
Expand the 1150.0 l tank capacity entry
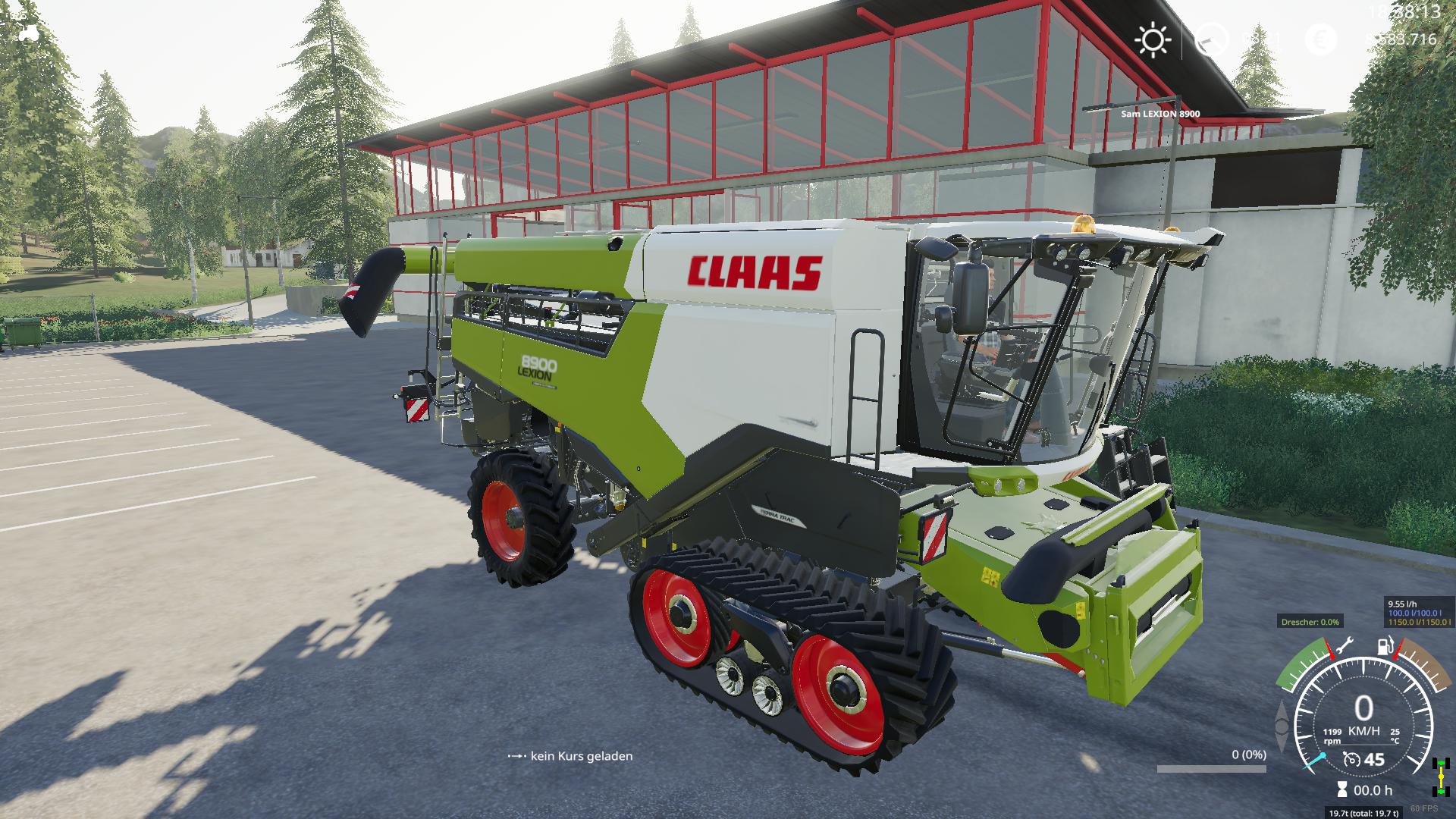(1420, 622)
